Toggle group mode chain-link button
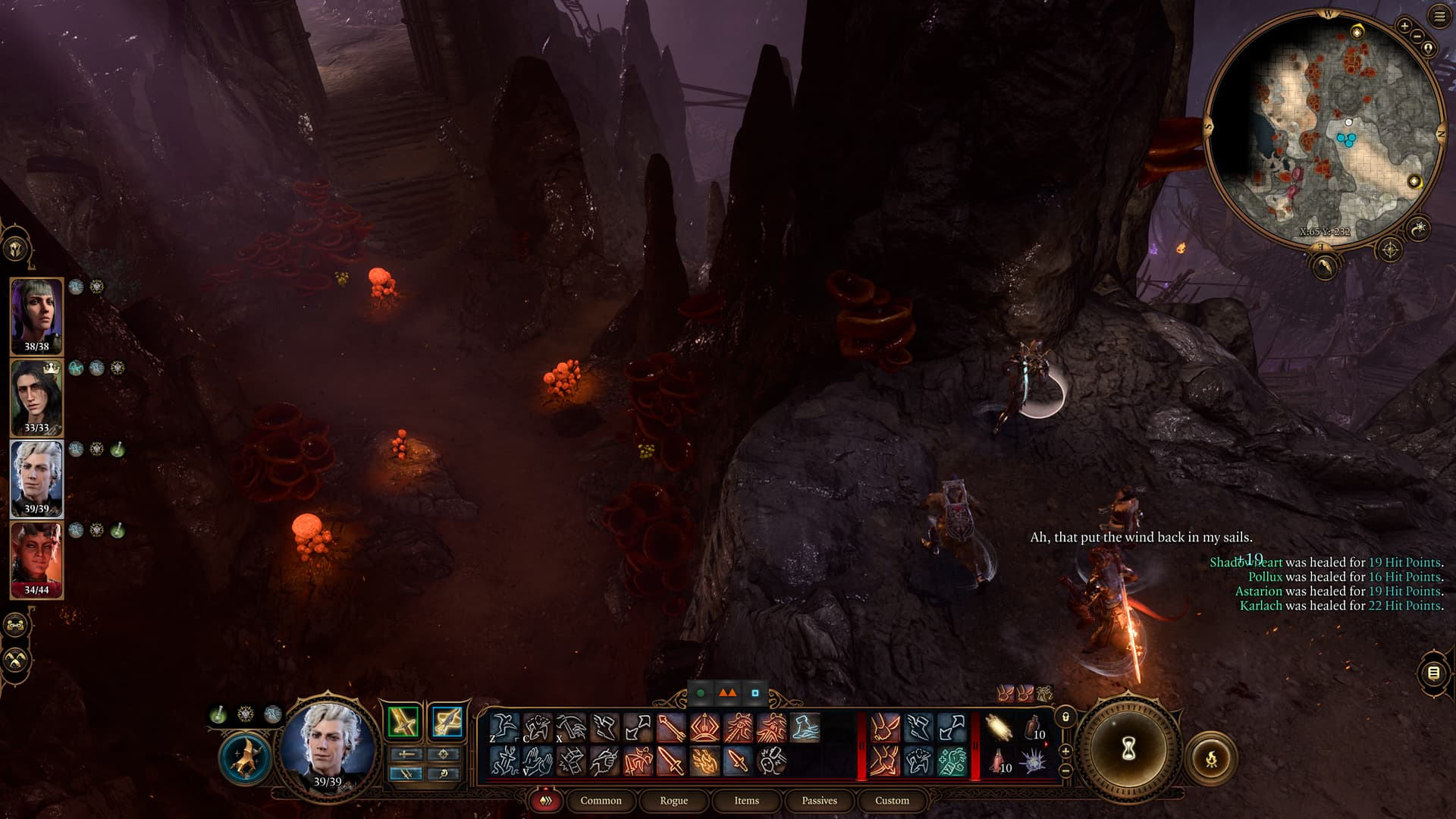Viewport: 1456px width, 819px height. tap(16, 626)
